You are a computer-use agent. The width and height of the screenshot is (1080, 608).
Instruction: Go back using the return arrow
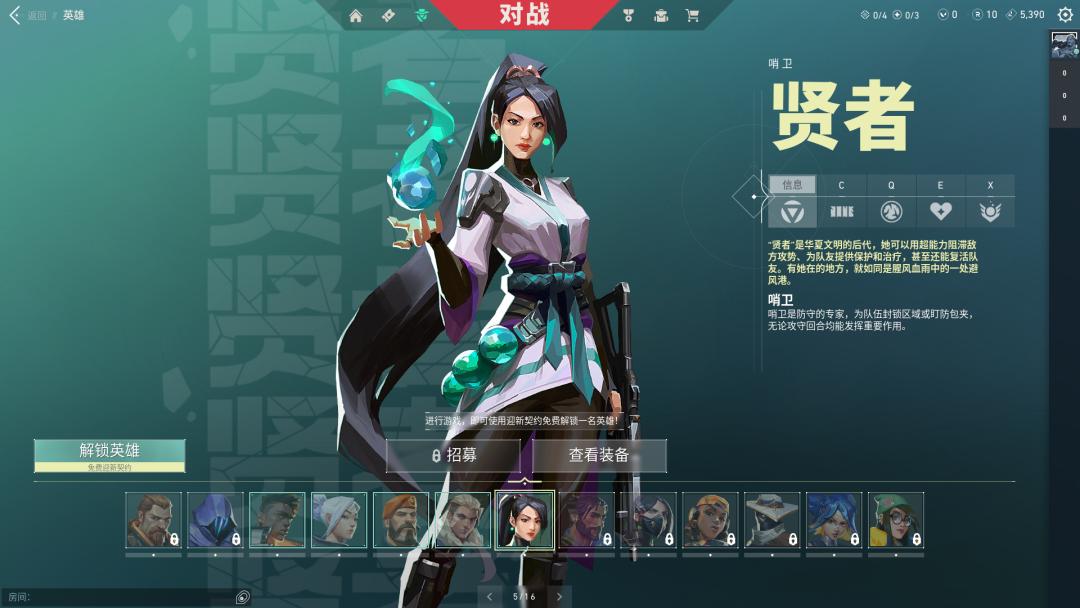(x=15, y=15)
